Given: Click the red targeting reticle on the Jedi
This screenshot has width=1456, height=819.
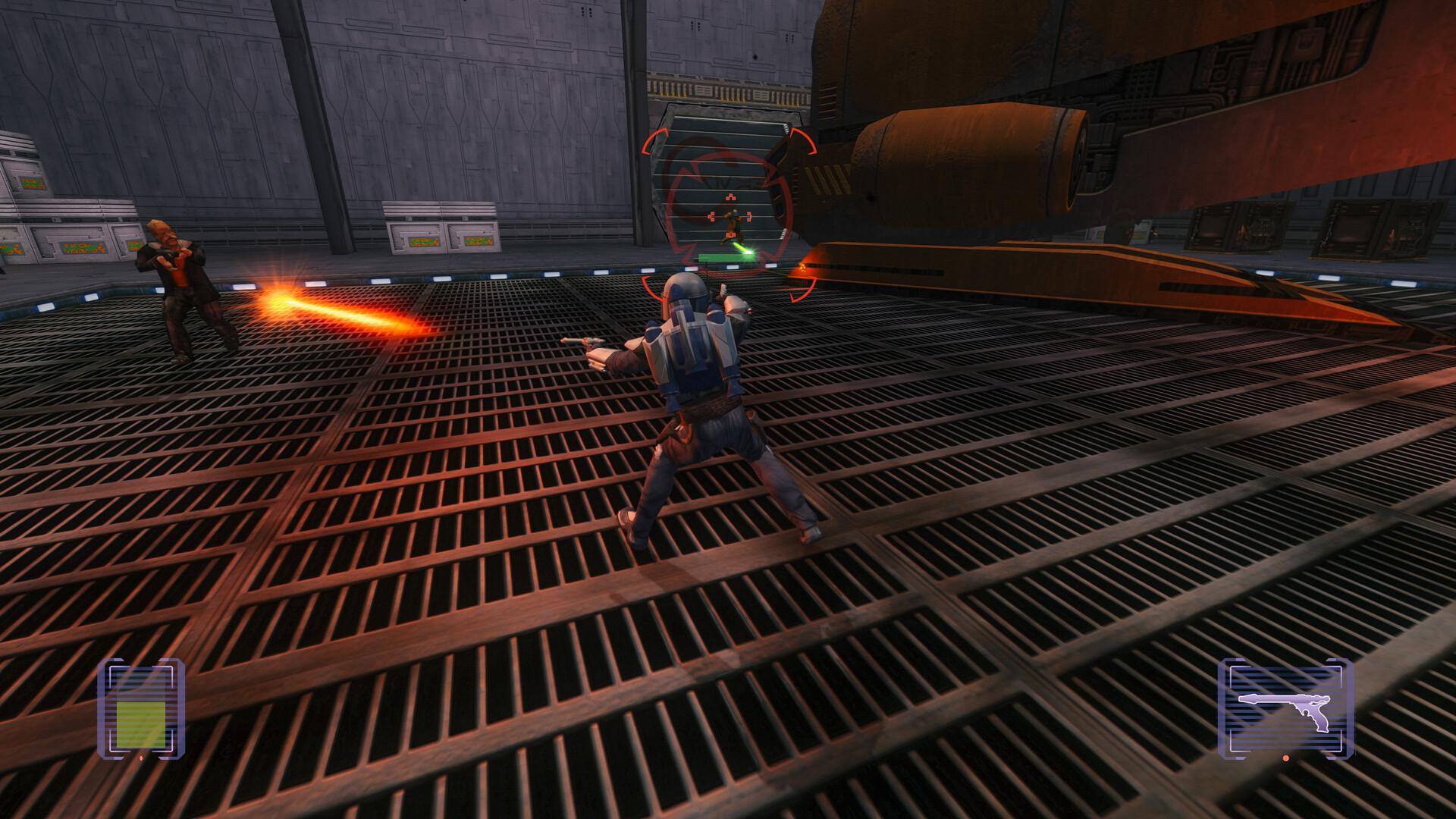Looking at the screenshot, I should [730, 217].
